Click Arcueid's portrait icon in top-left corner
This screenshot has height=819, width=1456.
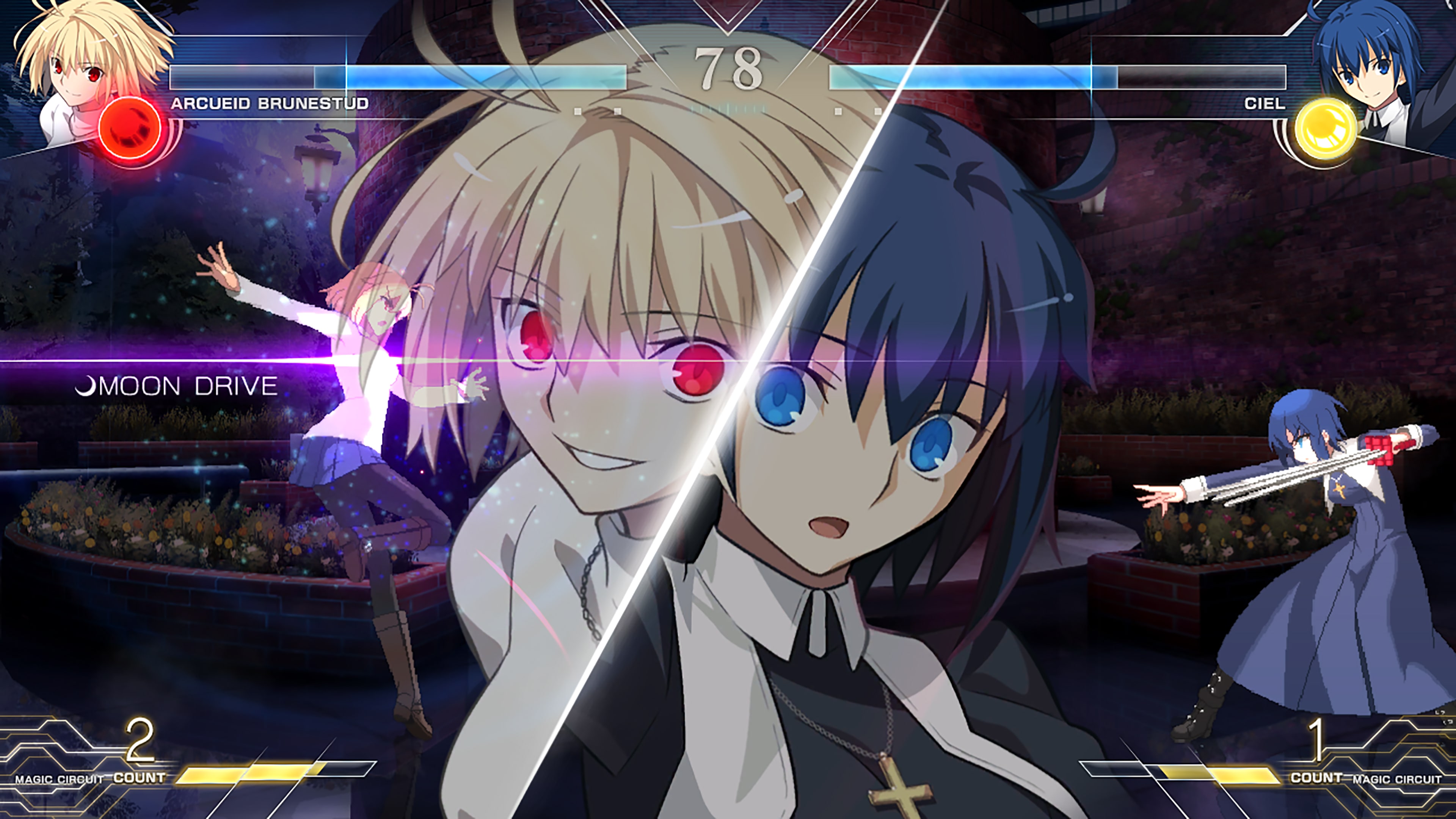coord(79,74)
